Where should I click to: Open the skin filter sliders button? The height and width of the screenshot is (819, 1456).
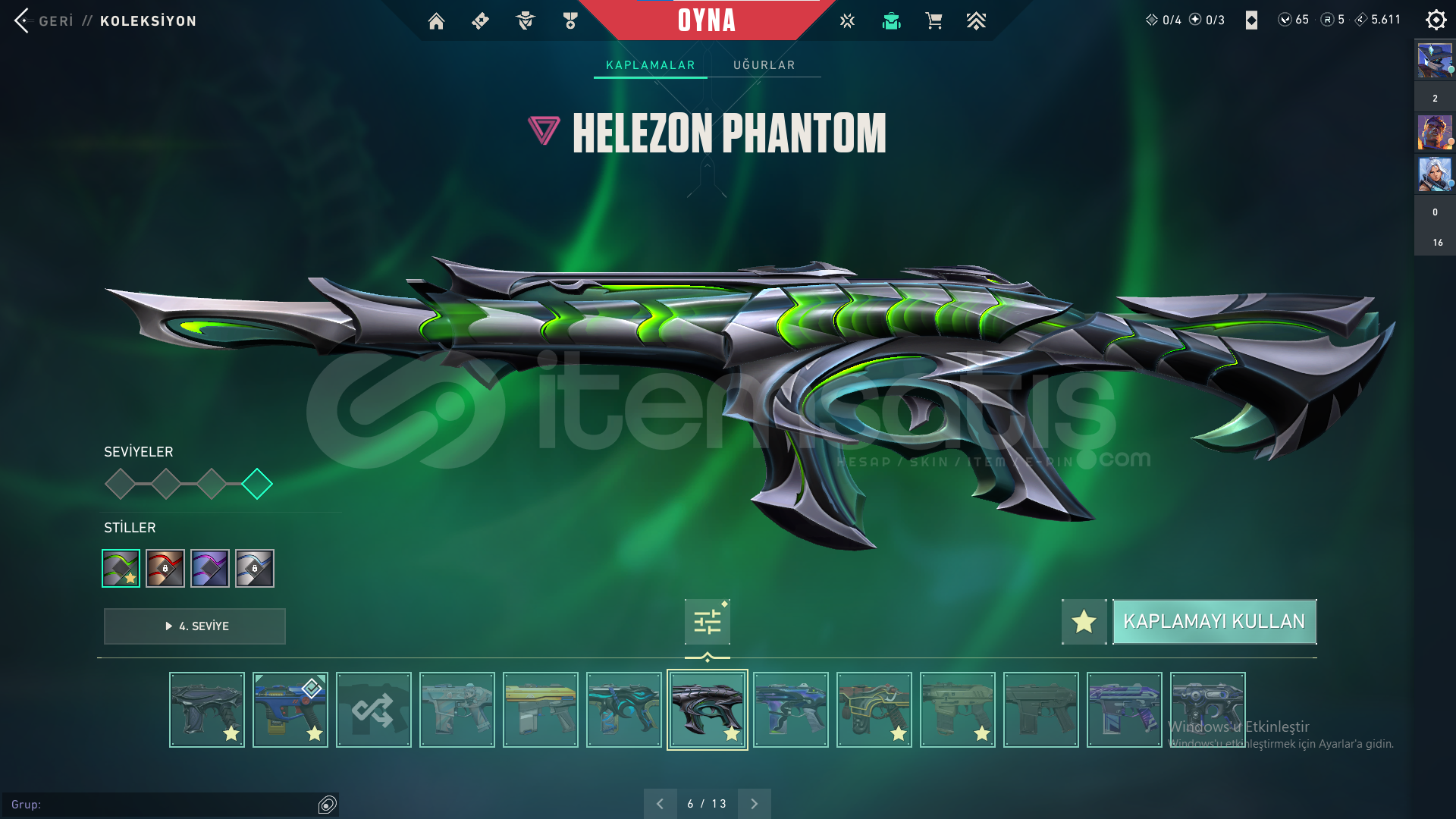[x=707, y=622]
